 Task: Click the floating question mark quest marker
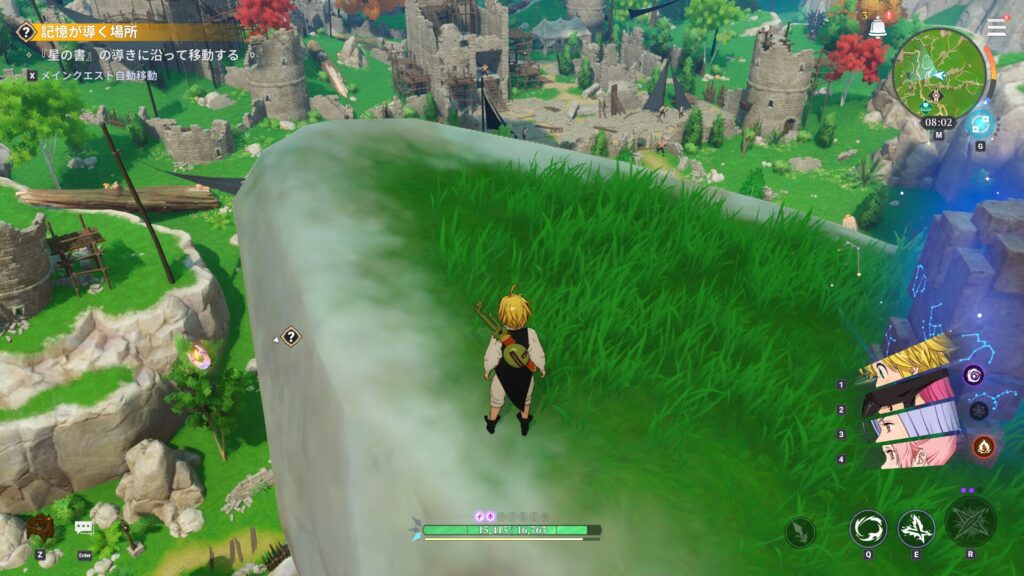291,337
